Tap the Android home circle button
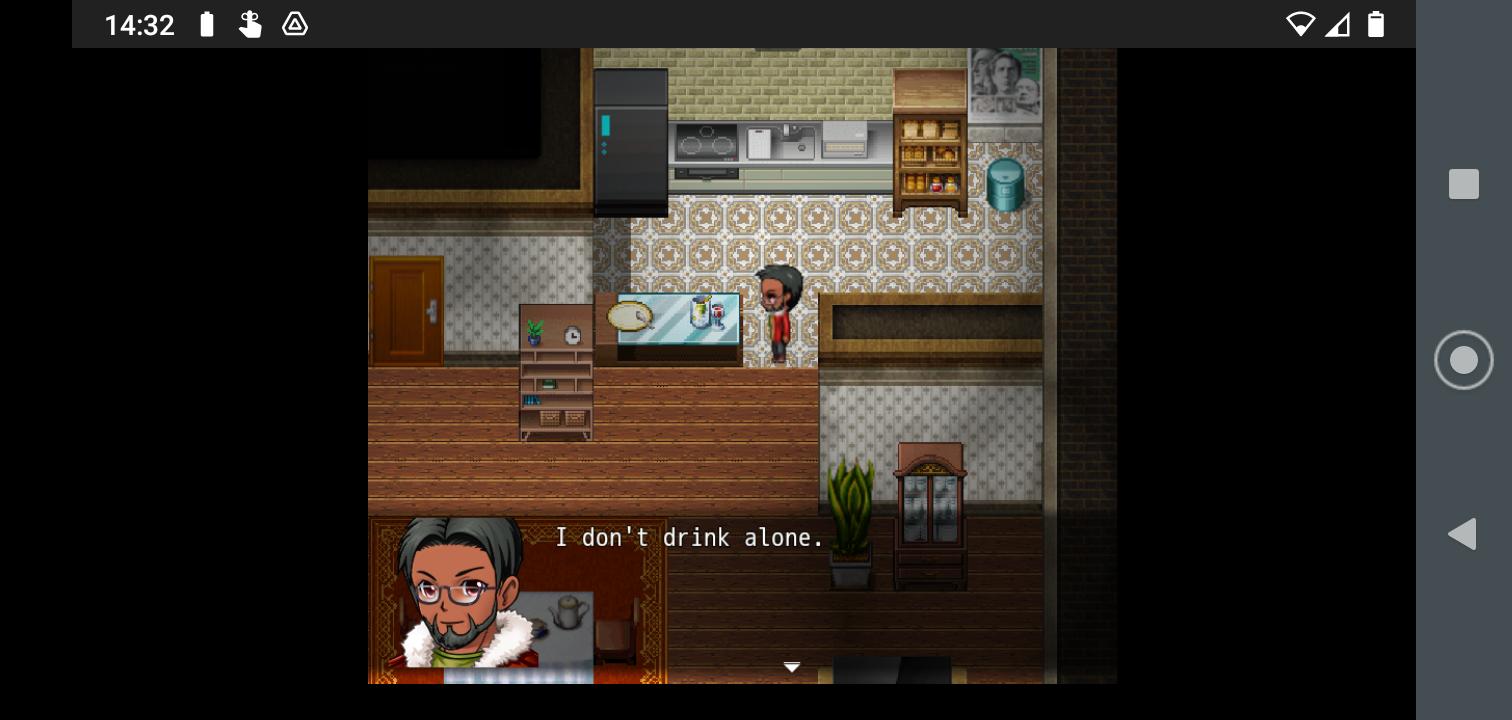This screenshot has width=1512, height=720. coord(1463,360)
